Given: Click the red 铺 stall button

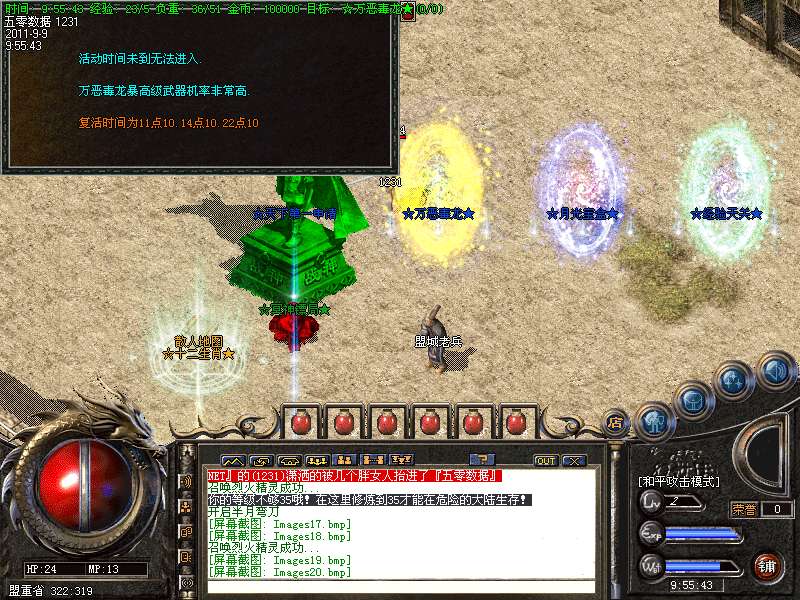Looking at the screenshot, I should click(x=768, y=565).
